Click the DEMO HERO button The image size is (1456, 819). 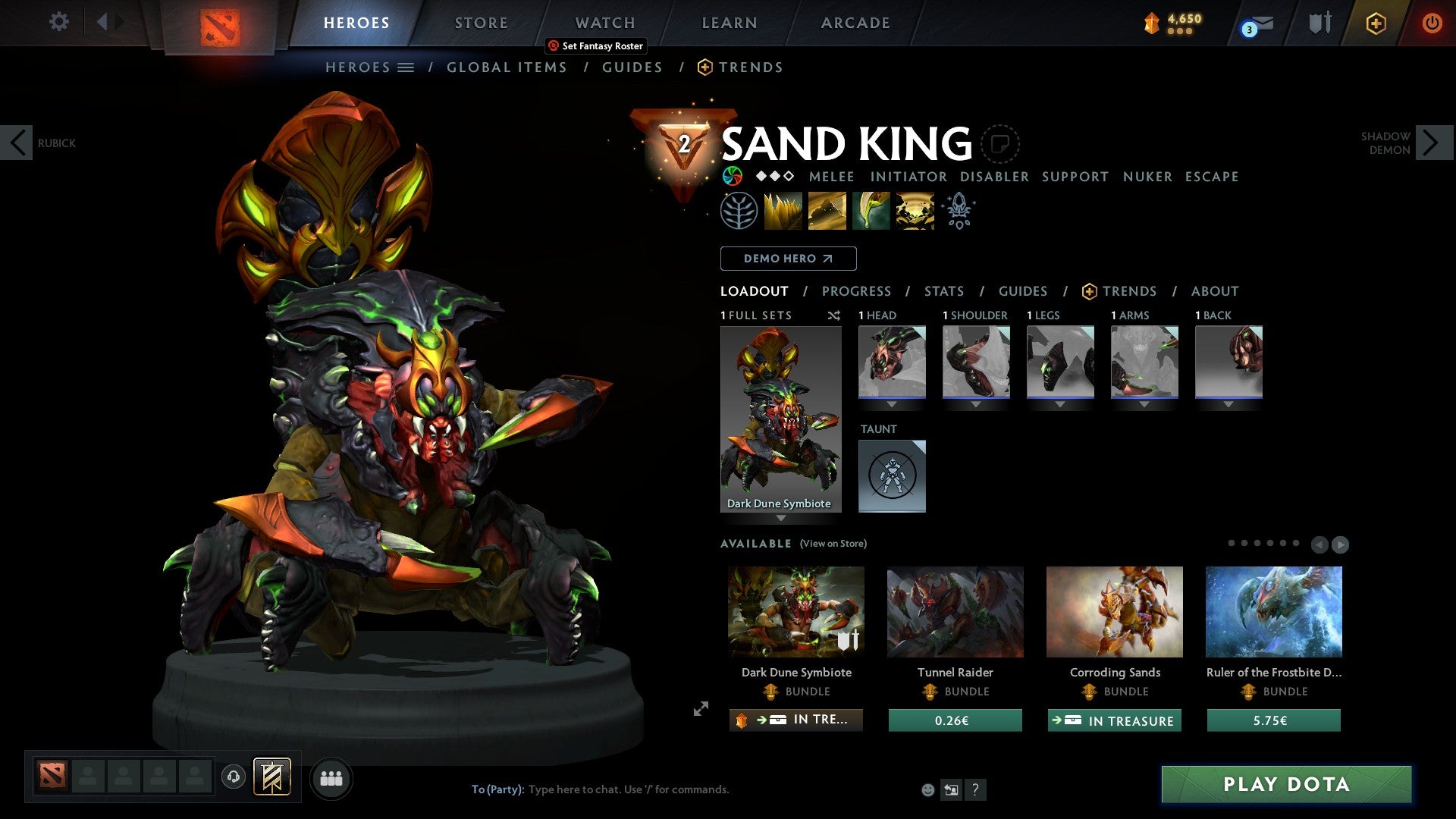[x=787, y=258]
